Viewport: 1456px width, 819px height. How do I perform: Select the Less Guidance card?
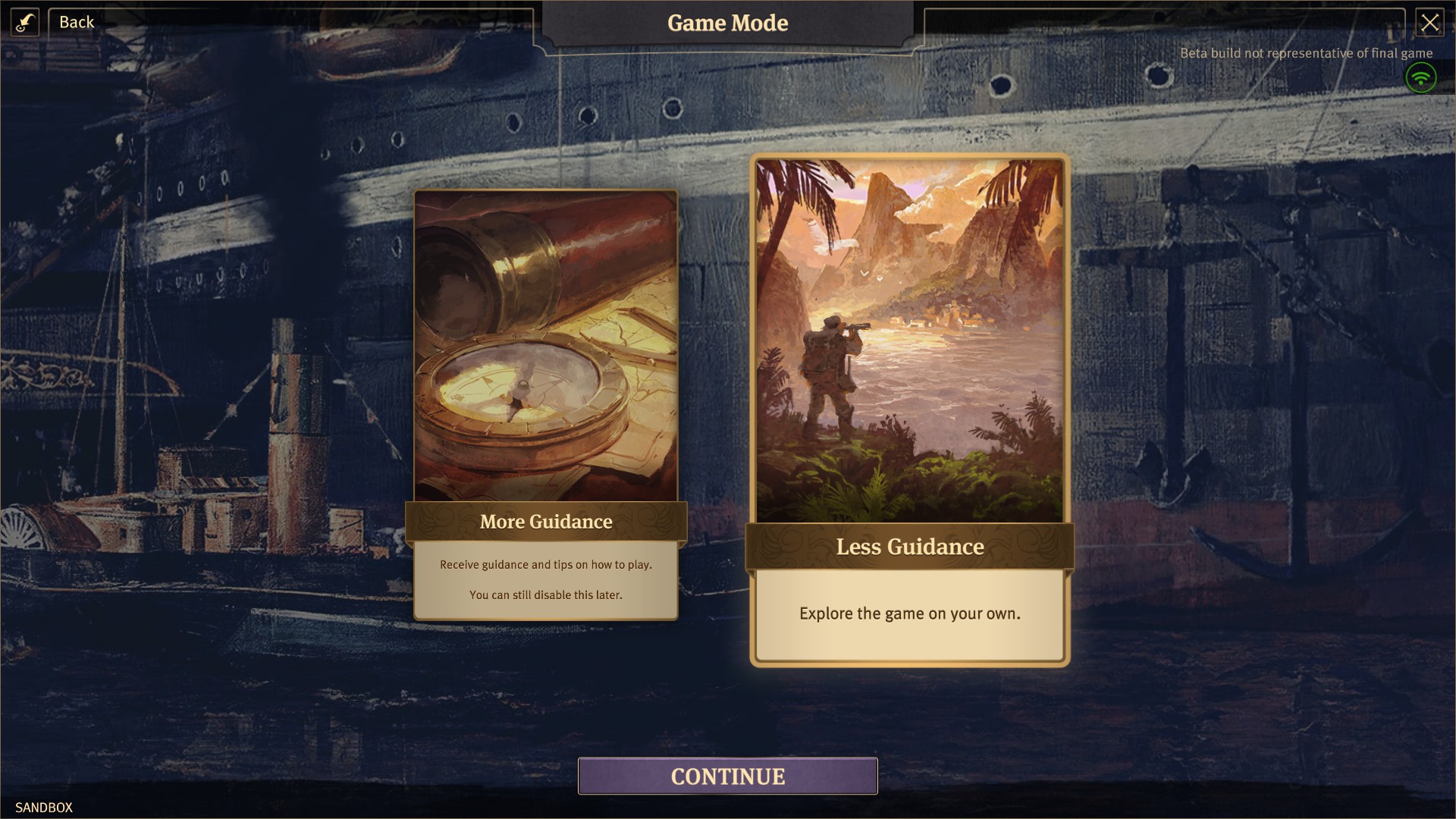[909, 409]
